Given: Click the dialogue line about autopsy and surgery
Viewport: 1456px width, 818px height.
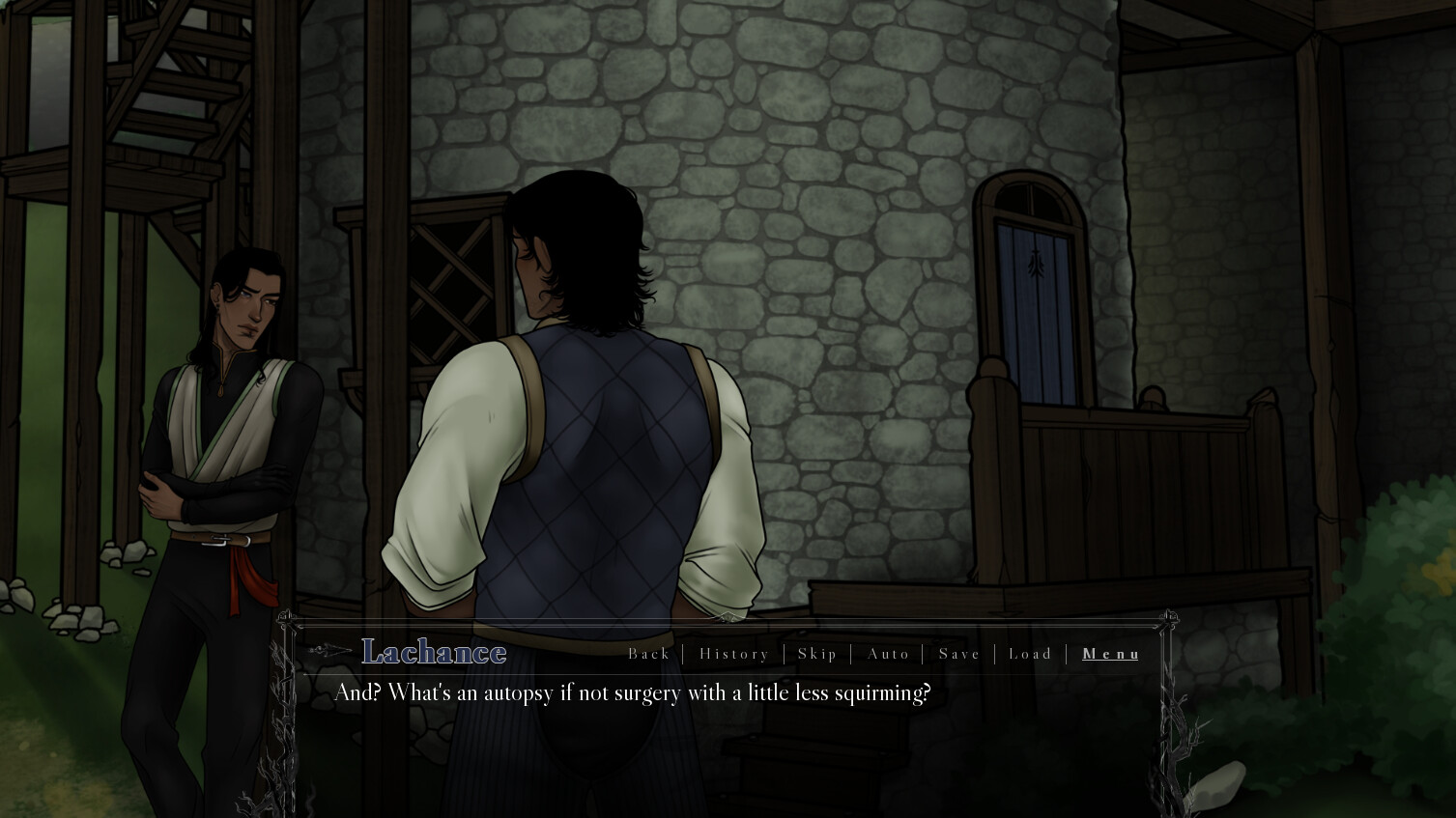Looking at the screenshot, I should (633, 692).
